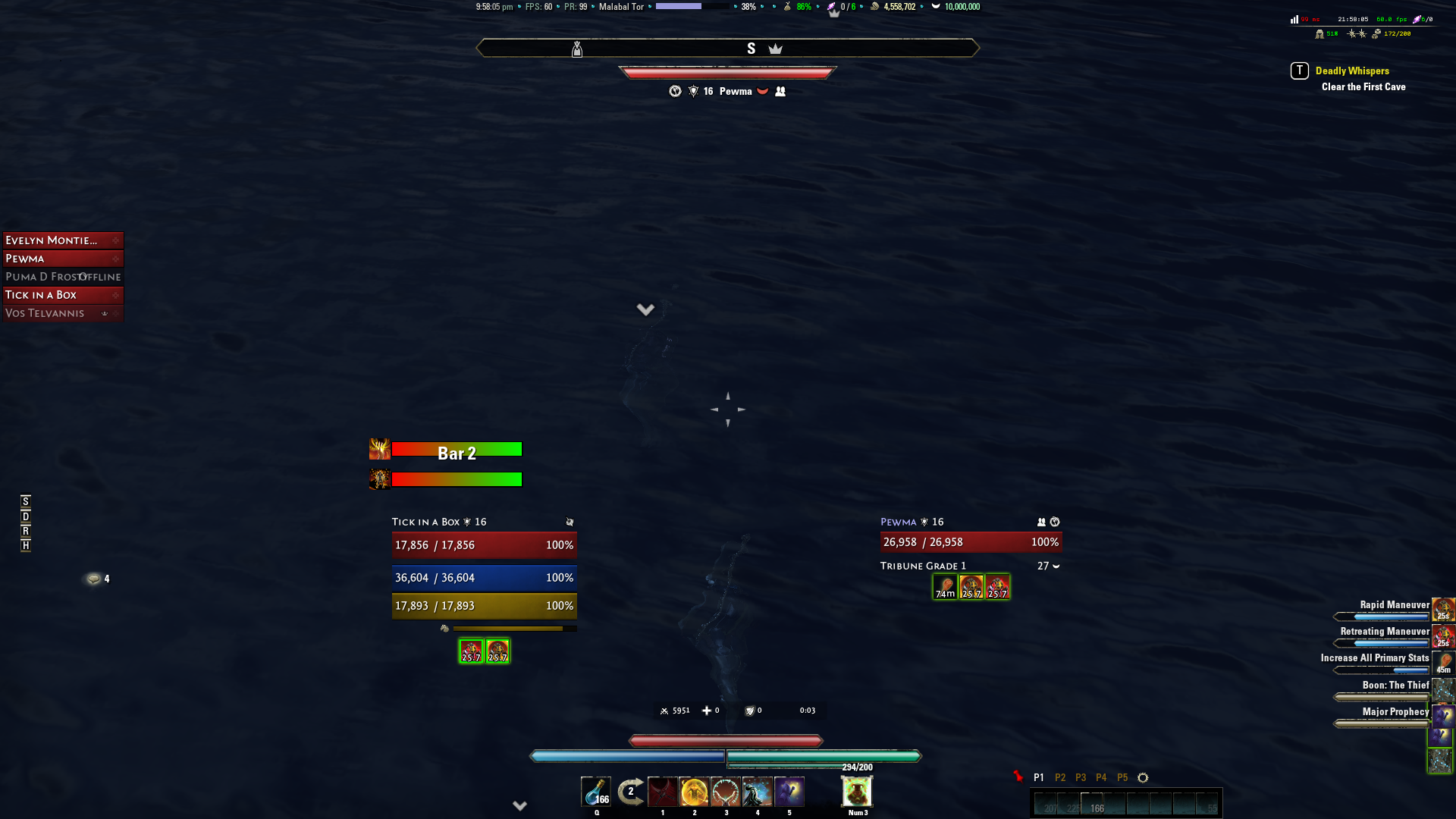
Task: Select the gold coins icon beside 4,558,702
Action: coord(874,7)
